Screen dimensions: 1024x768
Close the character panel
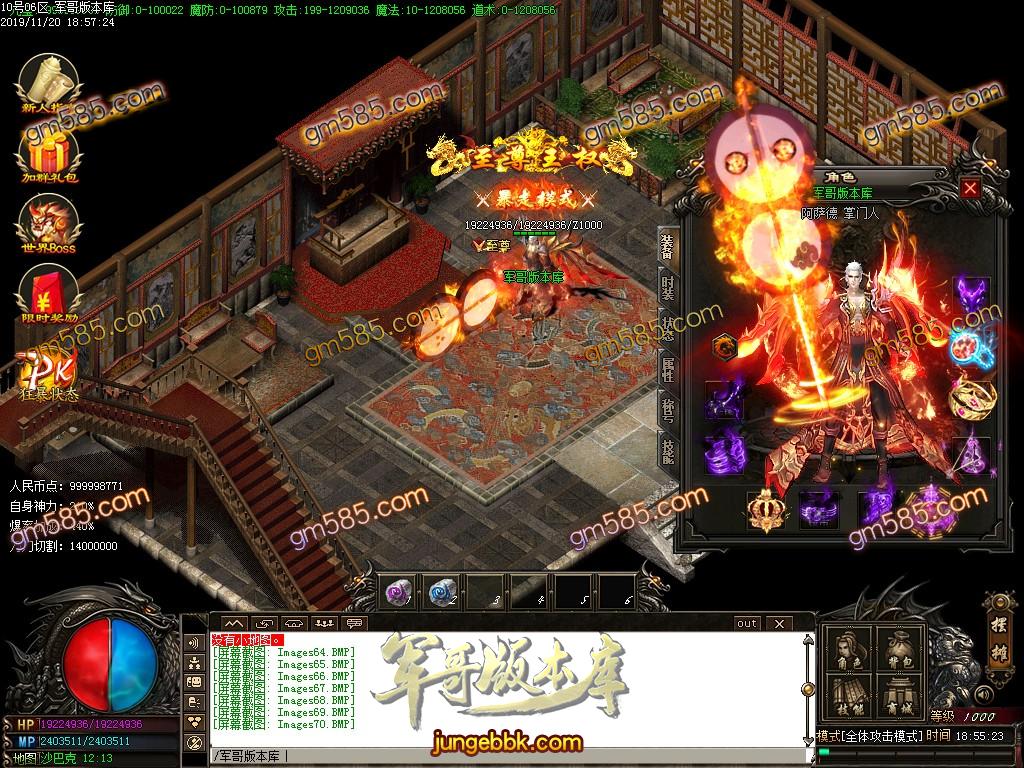point(969,188)
